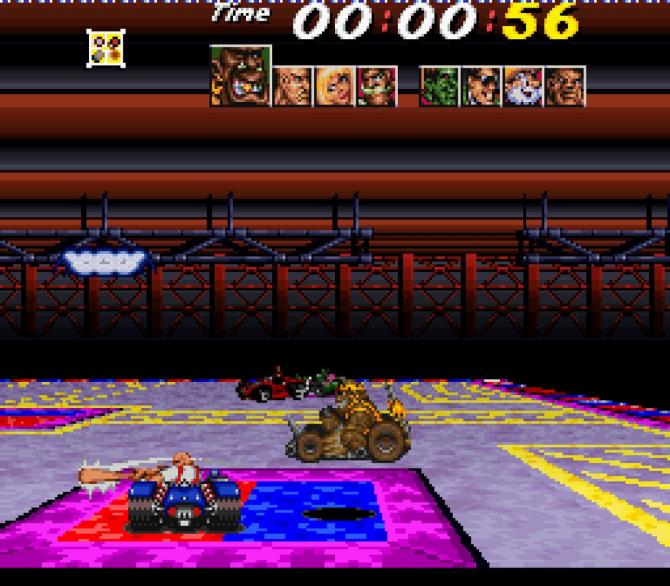Select the large leading racer portrait
Screen dimensions: 670x586
pos(240,75)
